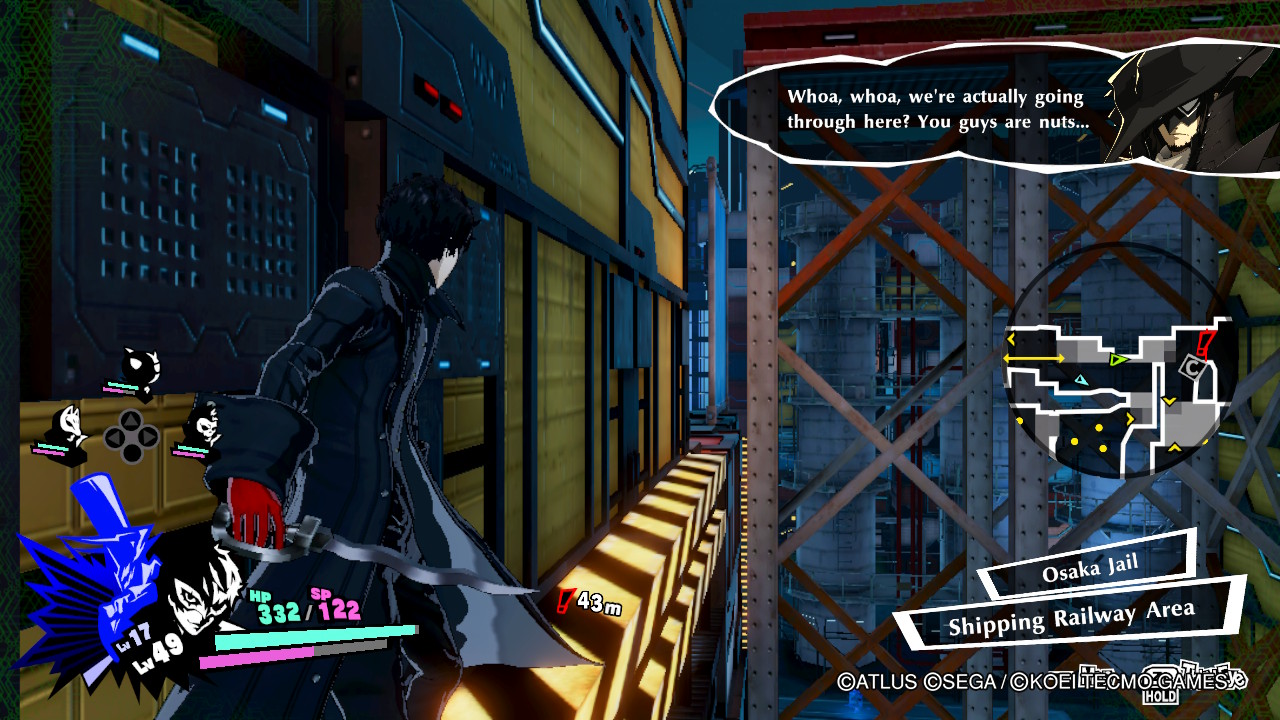Click the D-pad control icon in the HUD
The image size is (1280, 720).
pos(130,434)
